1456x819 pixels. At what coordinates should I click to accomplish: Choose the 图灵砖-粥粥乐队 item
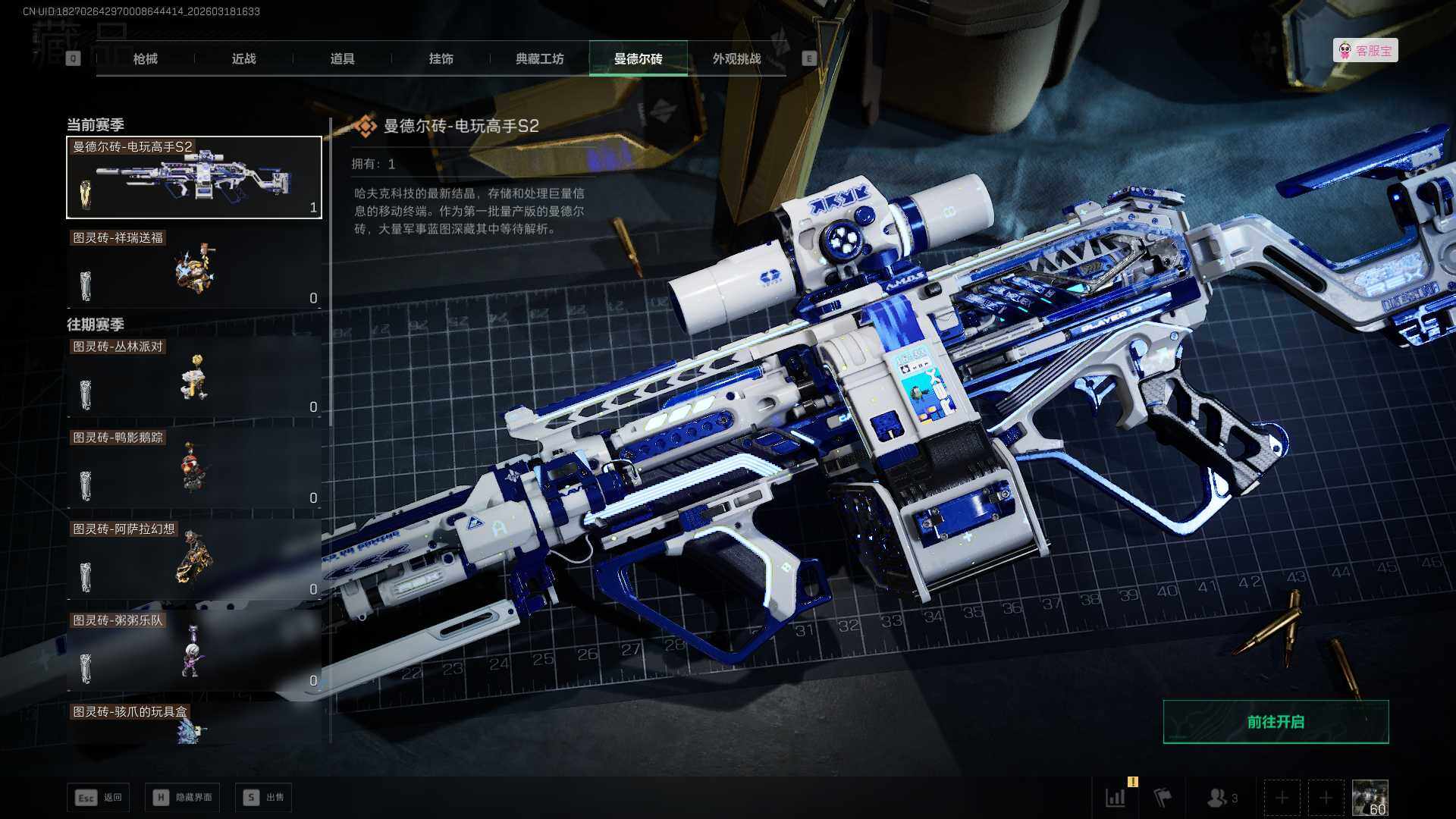click(194, 651)
